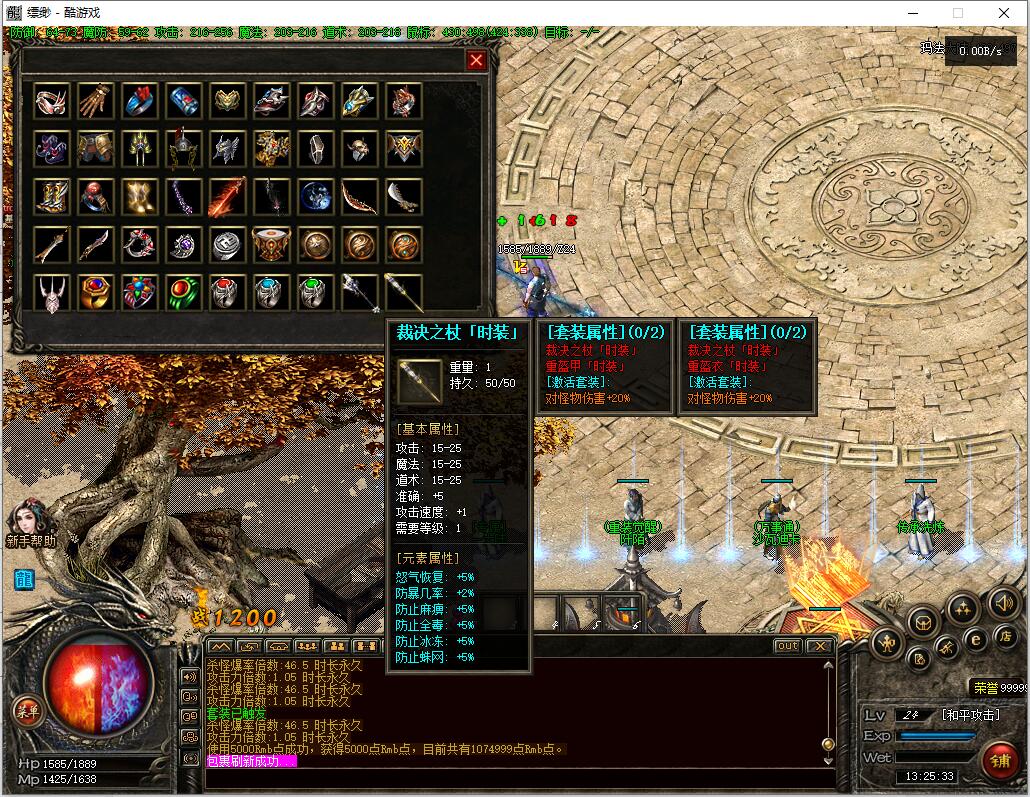The height and width of the screenshot is (797, 1030).
Task: Select the Judgement Staff costume weapon slot
Action: [x=404, y=292]
